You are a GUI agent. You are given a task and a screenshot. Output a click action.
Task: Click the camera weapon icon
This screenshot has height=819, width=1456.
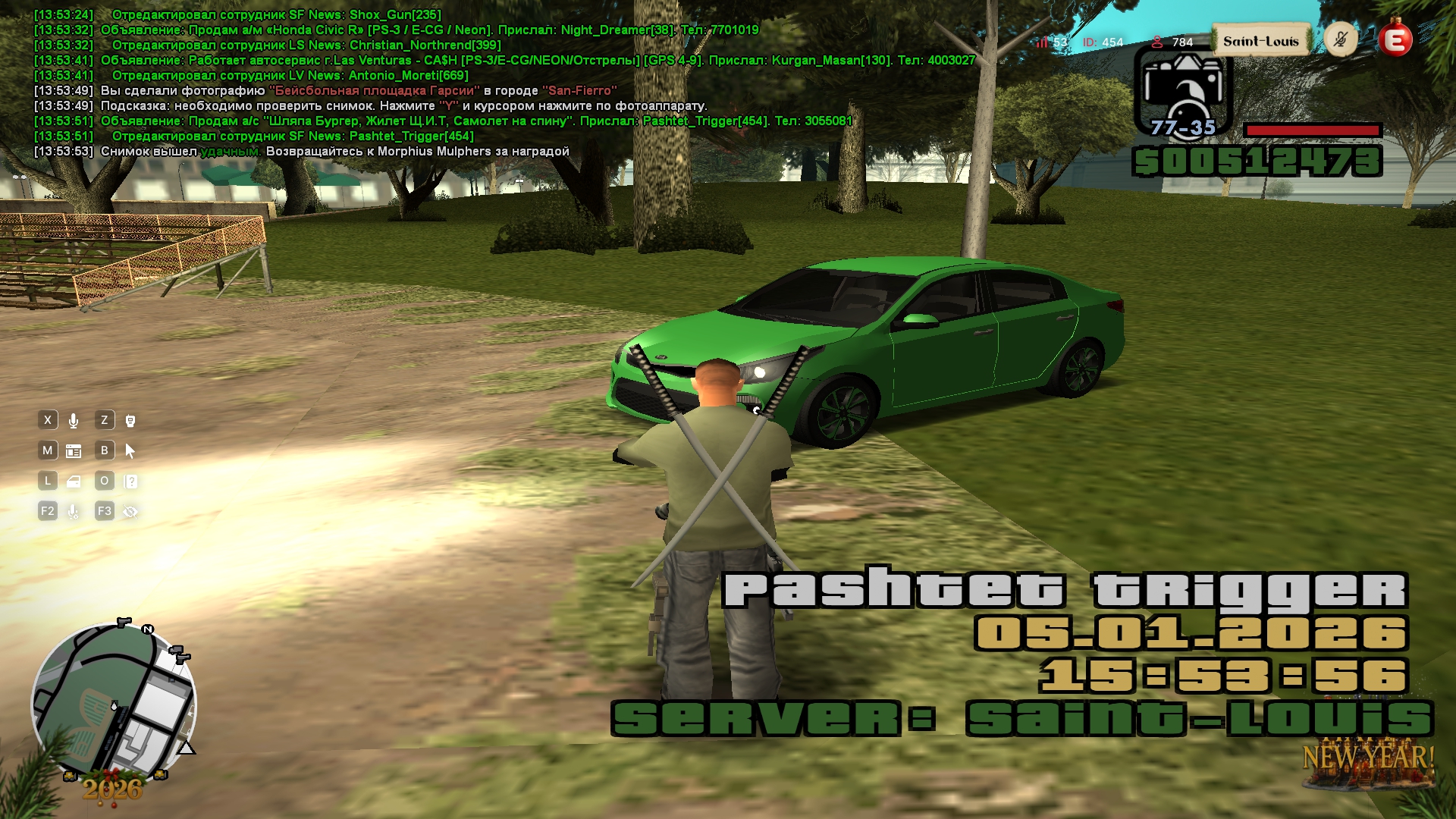click(x=1182, y=91)
